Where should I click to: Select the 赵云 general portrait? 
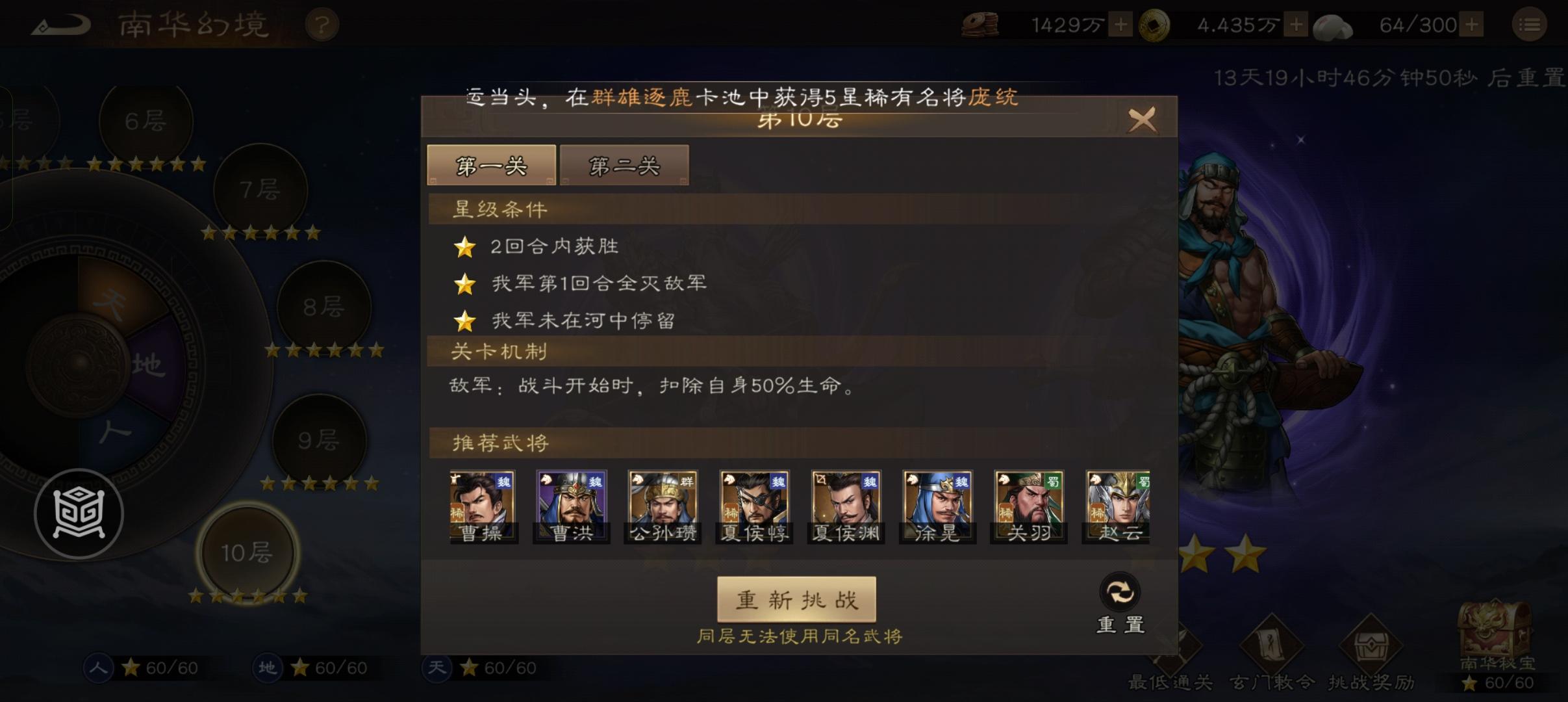(x=1117, y=504)
